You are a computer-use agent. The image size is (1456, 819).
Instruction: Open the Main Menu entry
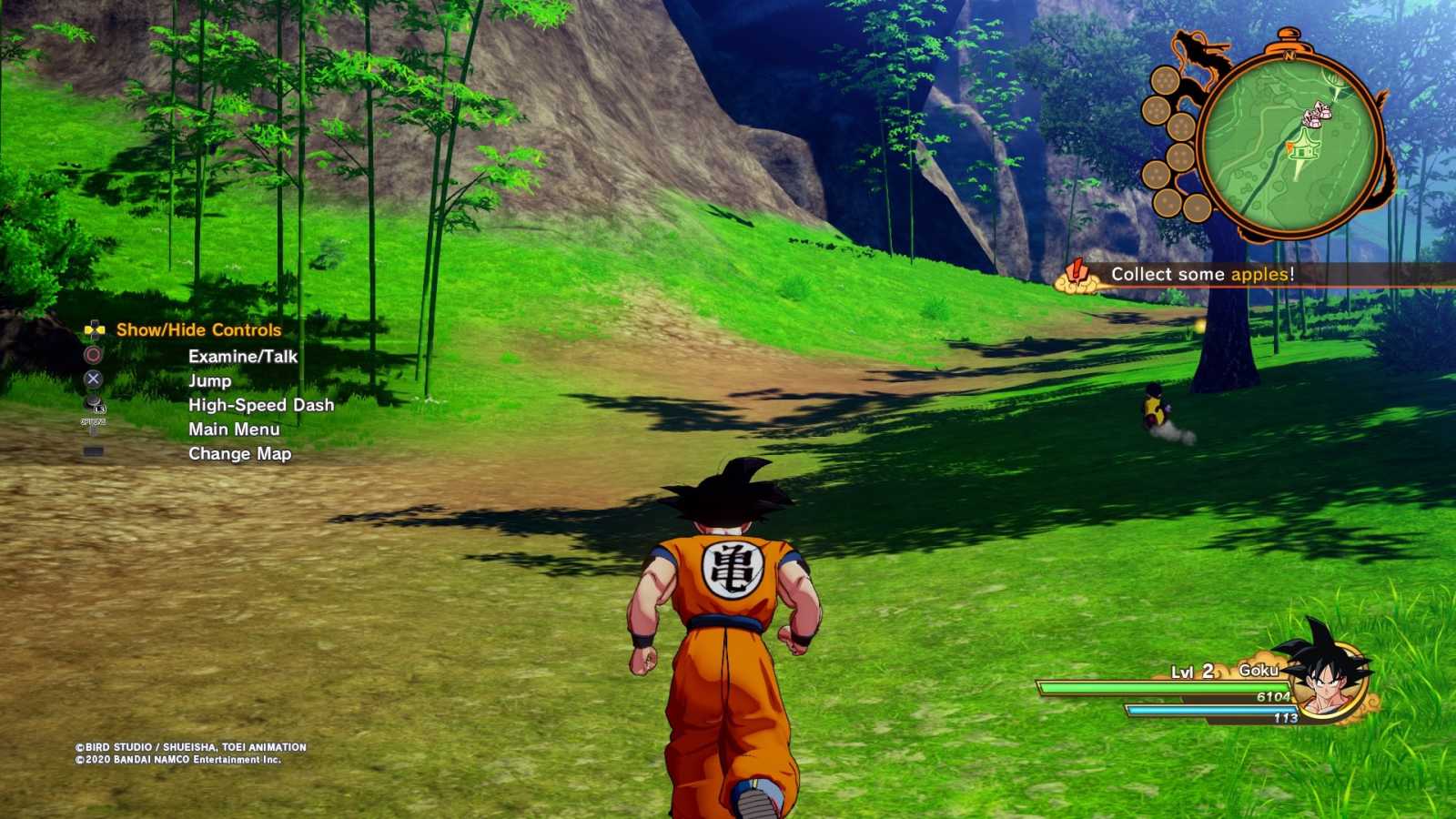(234, 429)
